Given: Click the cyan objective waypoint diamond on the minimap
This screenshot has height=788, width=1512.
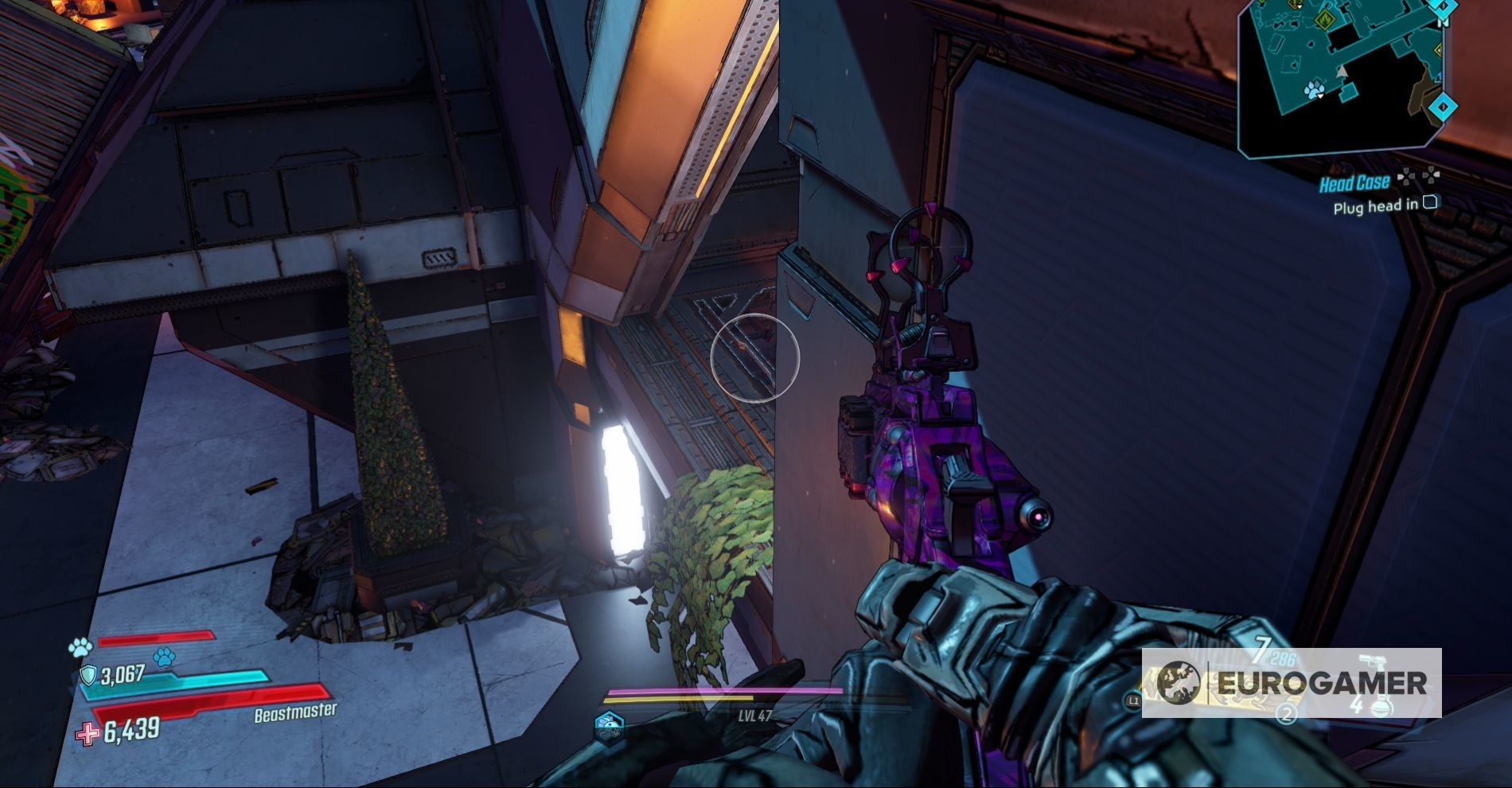Looking at the screenshot, I should pos(1442,106).
